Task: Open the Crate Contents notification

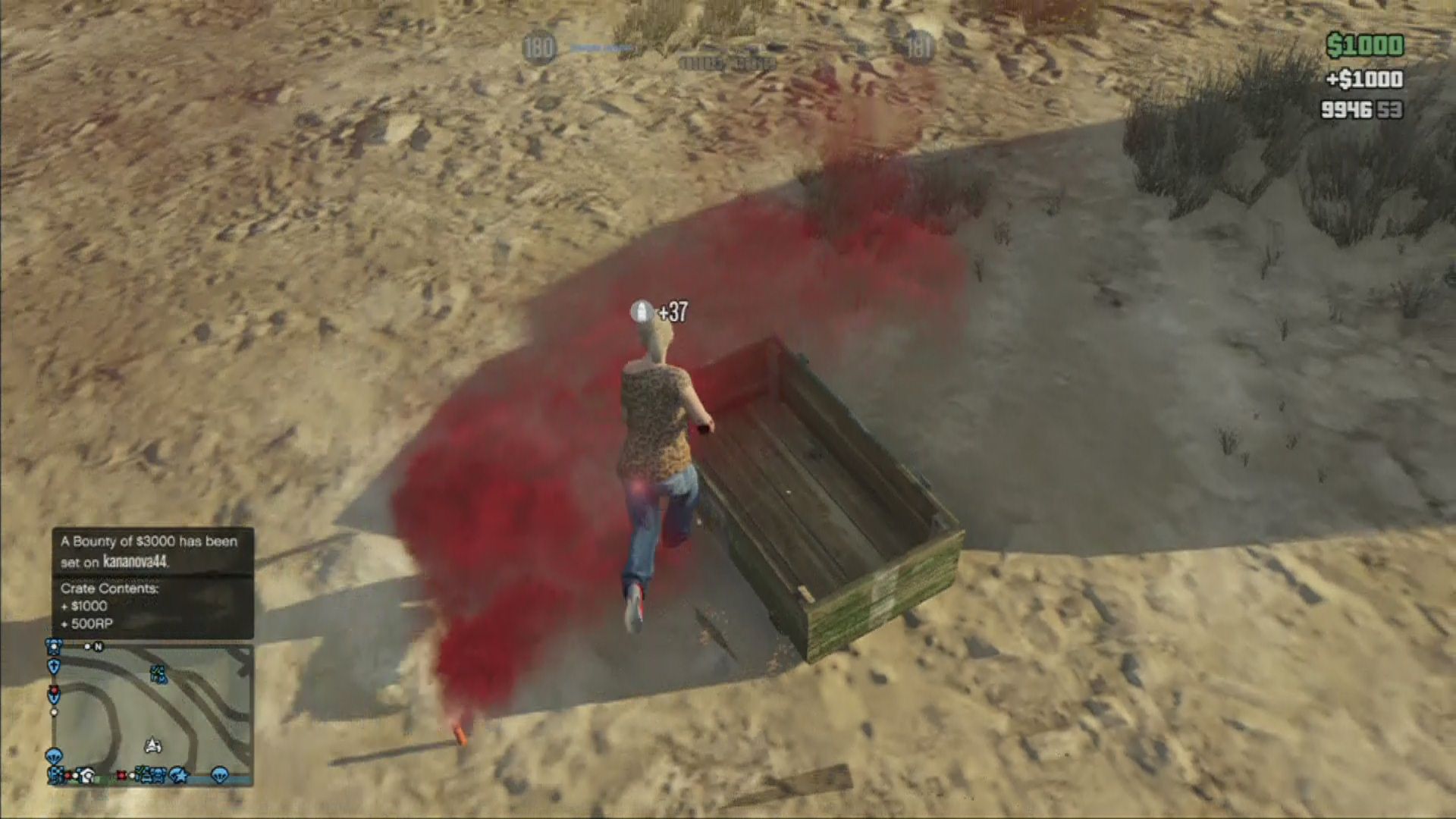Action: (152, 606)
